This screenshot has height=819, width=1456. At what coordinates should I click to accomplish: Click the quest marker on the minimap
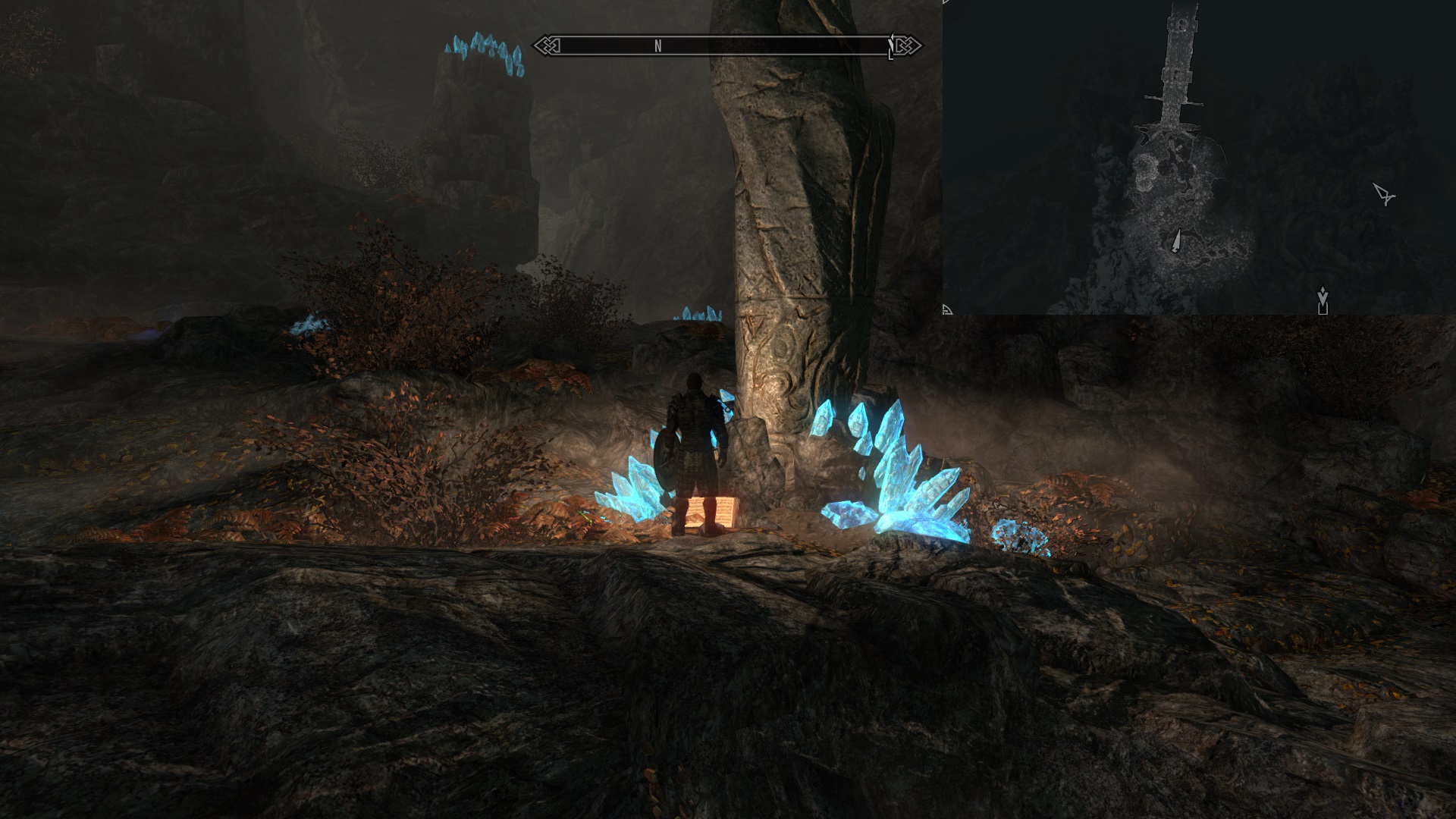1323,300
